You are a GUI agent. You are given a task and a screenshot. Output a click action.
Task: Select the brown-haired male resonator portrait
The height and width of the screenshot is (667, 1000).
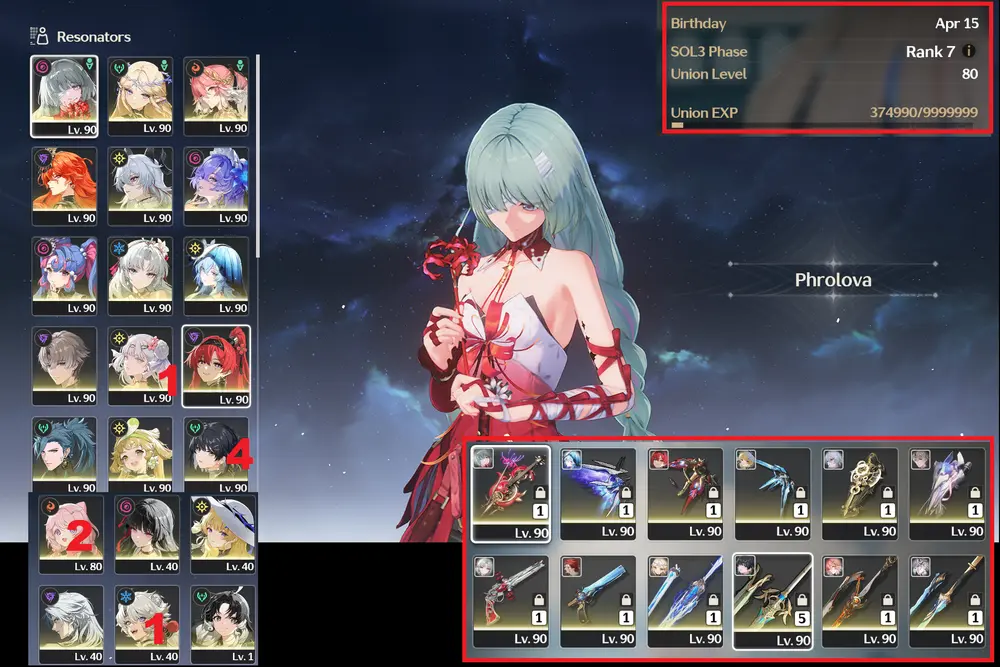click(64, 365)
